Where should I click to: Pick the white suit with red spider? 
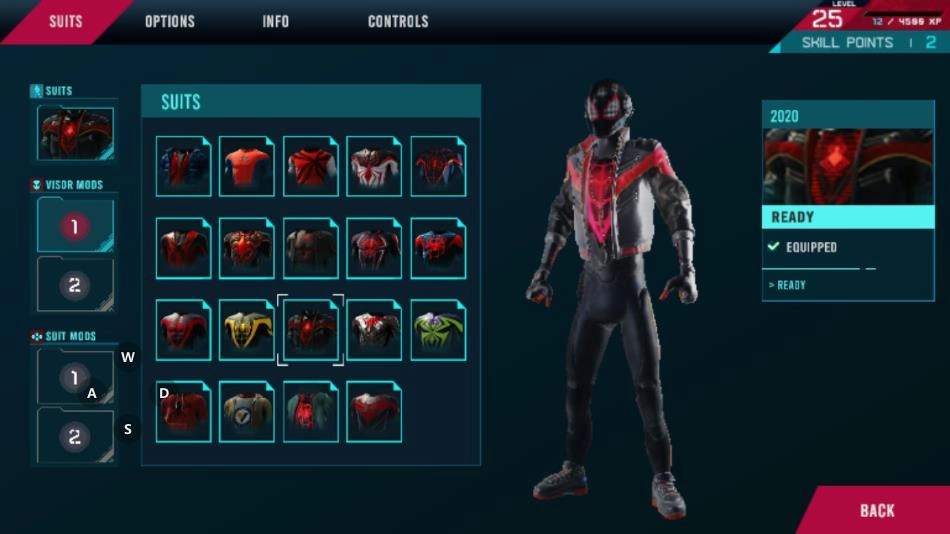374,166
